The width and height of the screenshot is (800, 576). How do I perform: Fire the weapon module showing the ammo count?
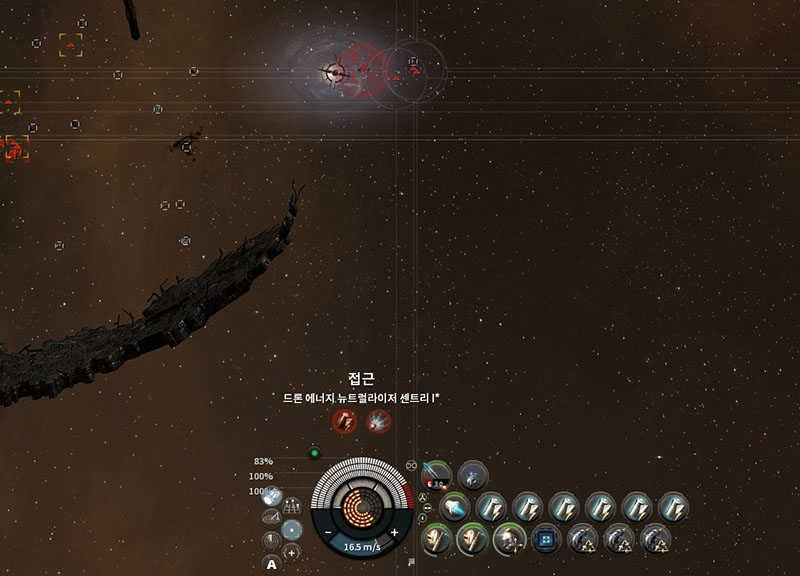[437, 475]
